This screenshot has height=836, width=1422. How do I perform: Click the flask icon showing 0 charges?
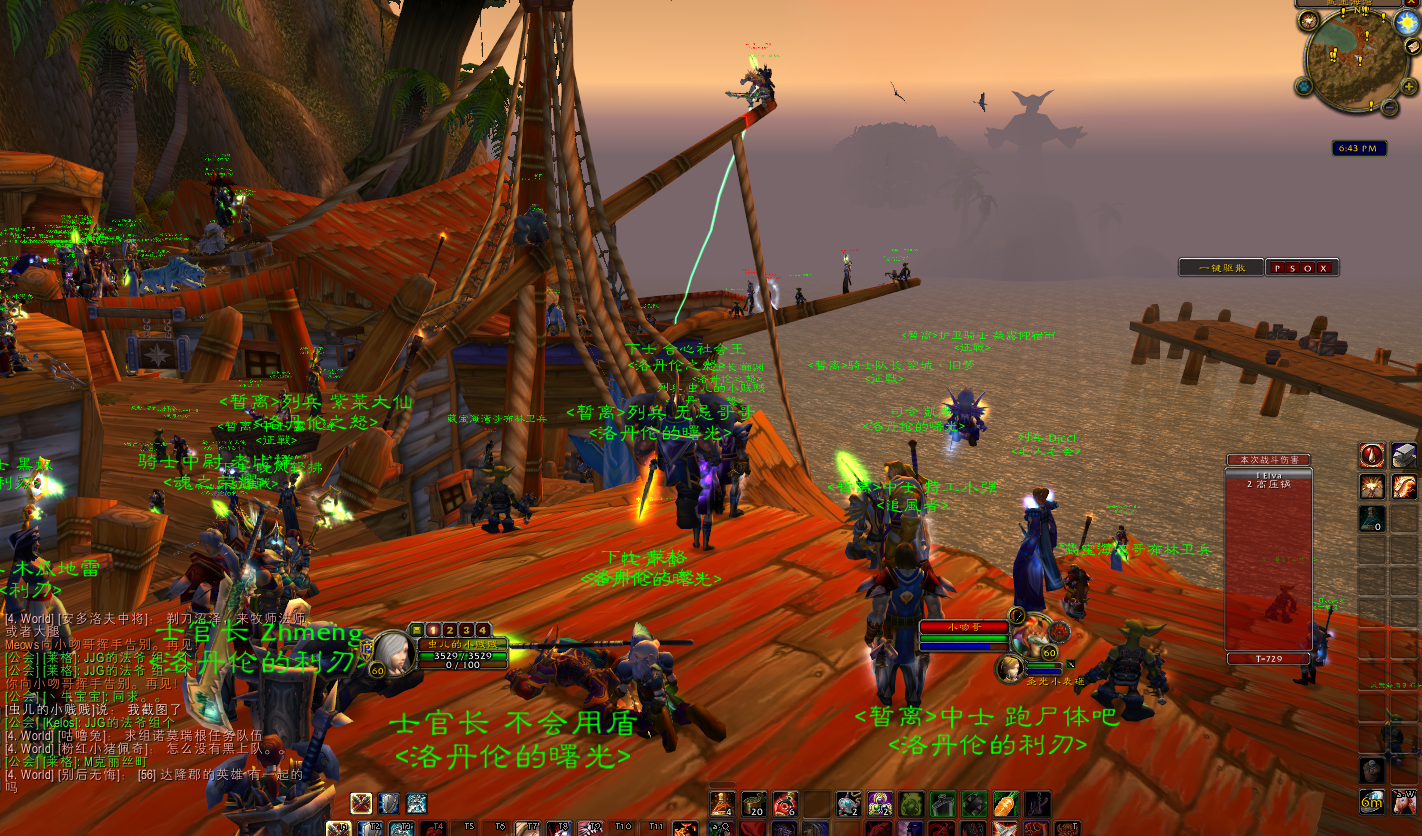1373,520
